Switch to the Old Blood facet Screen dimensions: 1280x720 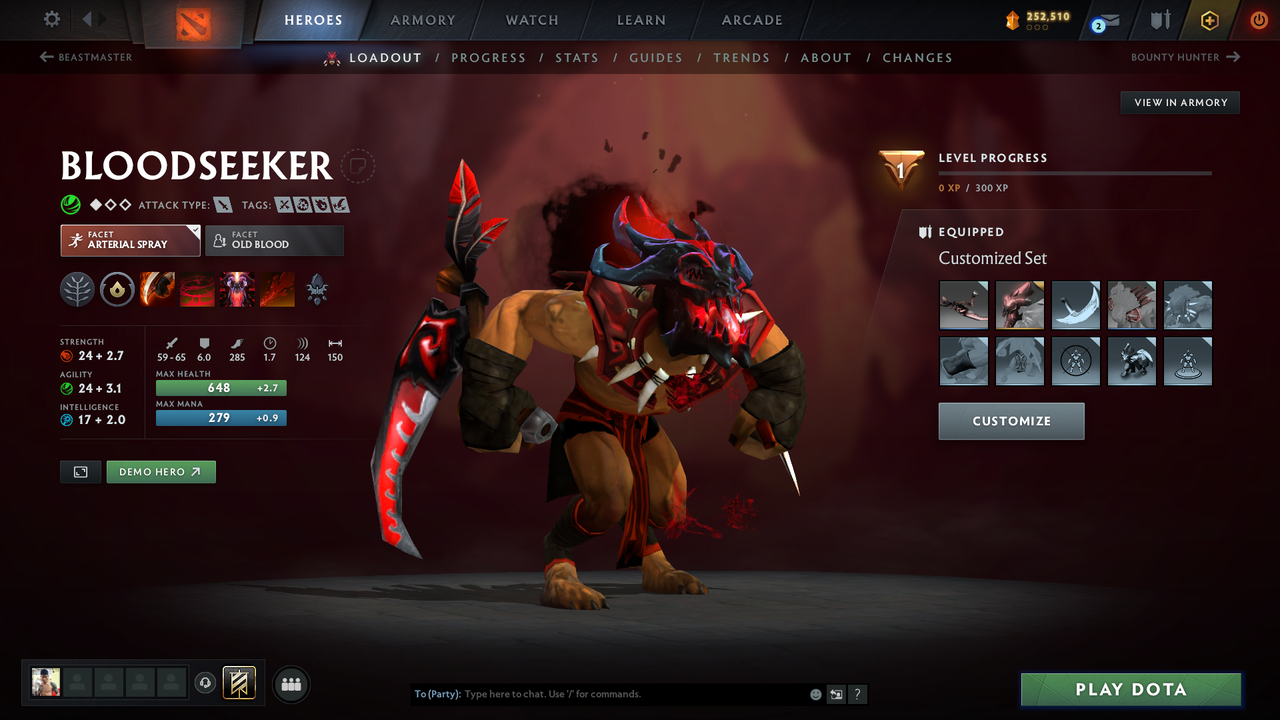click(275, 240)
